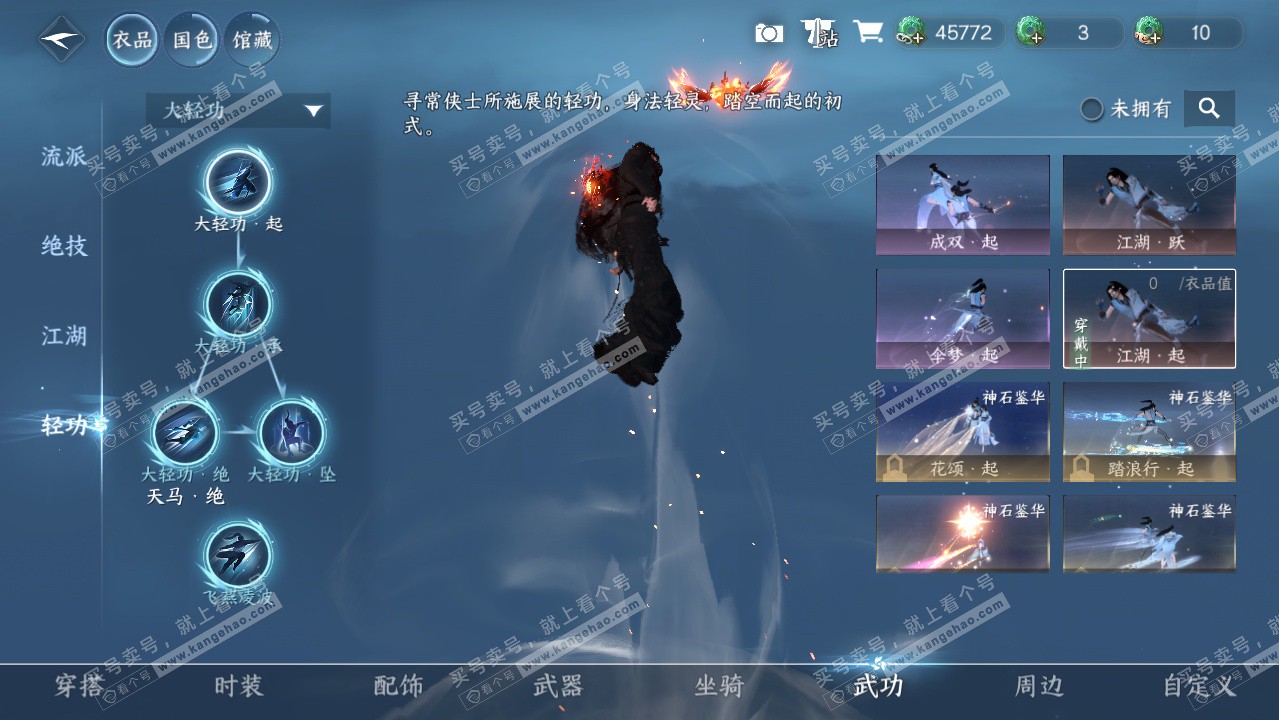Image resolution: width=1279 pixels, height=720 pixels.
Task: Go back with the arrow button
Action: click(x=62, y=40)
